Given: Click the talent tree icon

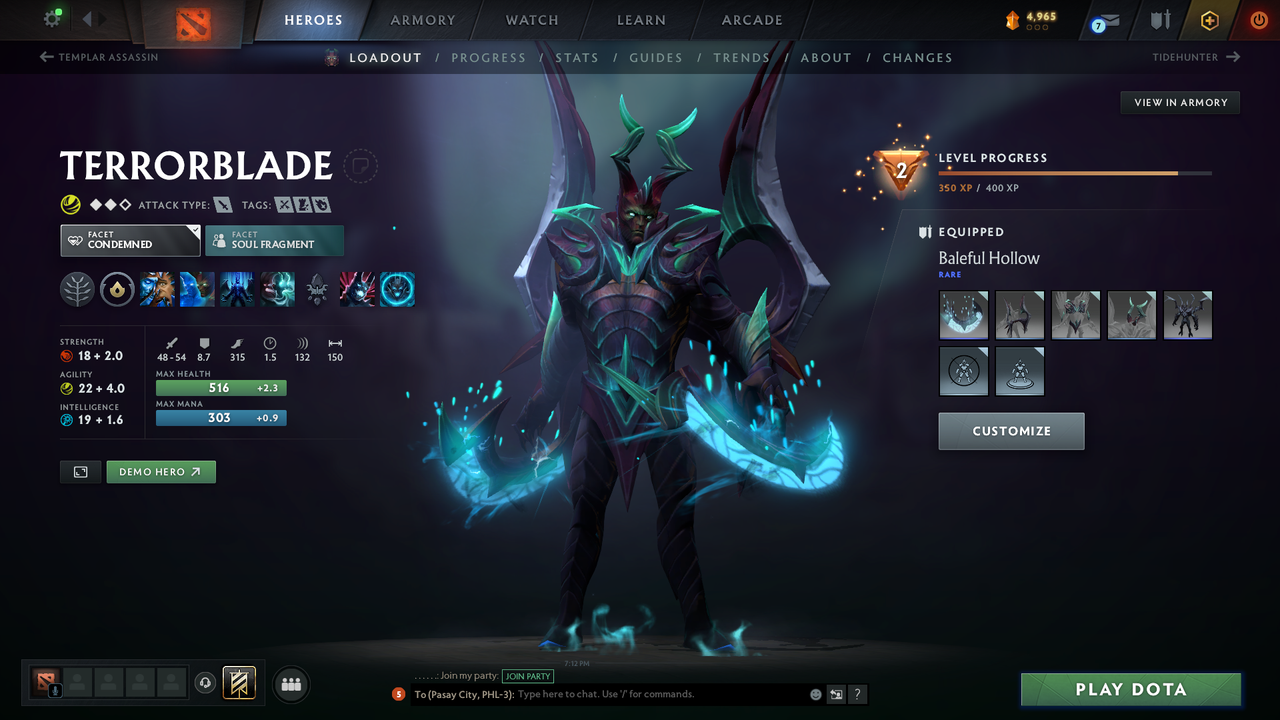Looking at the screenshot, I should tap(77, 289).
